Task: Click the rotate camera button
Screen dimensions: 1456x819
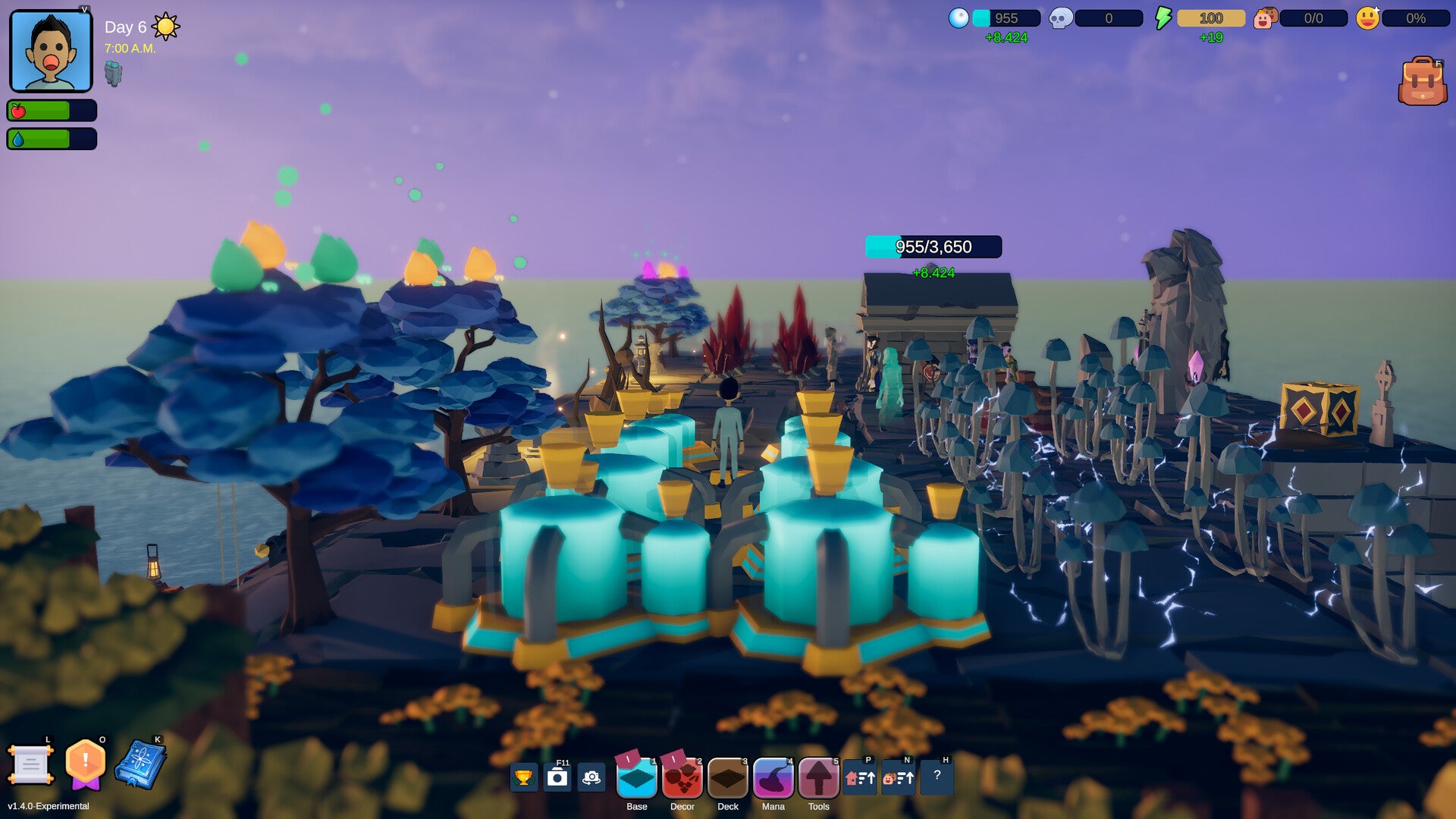Action: [x=591, y=777]
